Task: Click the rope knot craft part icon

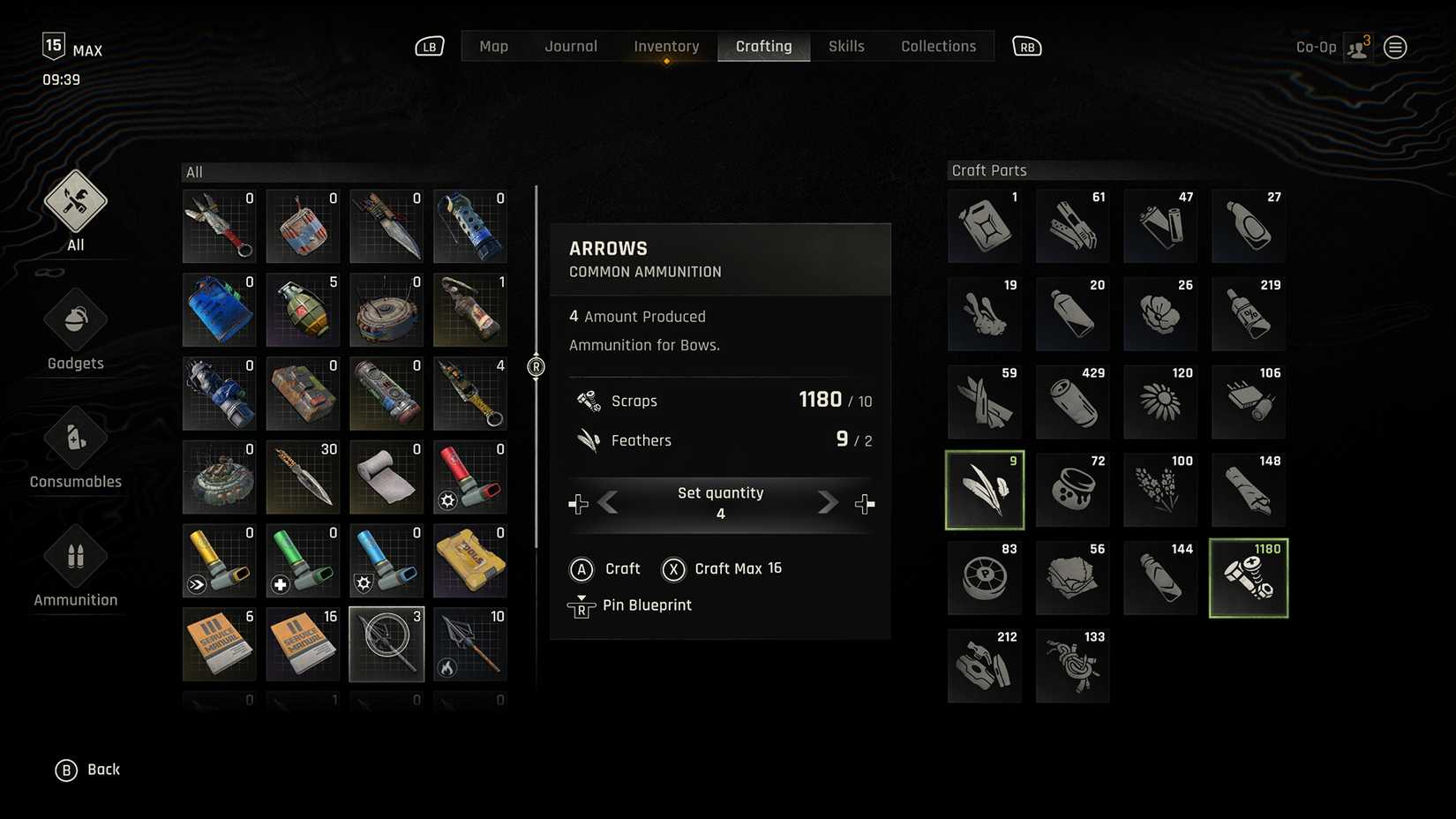Action: [1072, 666]
